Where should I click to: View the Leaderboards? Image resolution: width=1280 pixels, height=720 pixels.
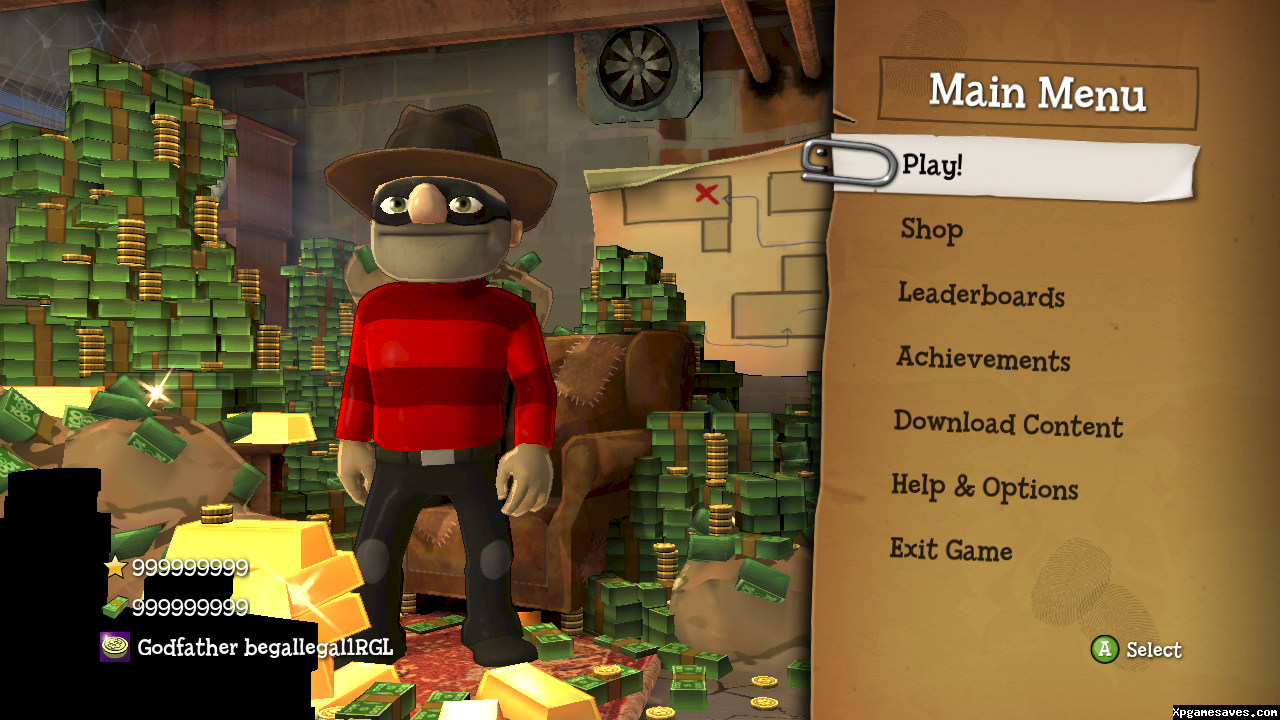tap(980, 295)
